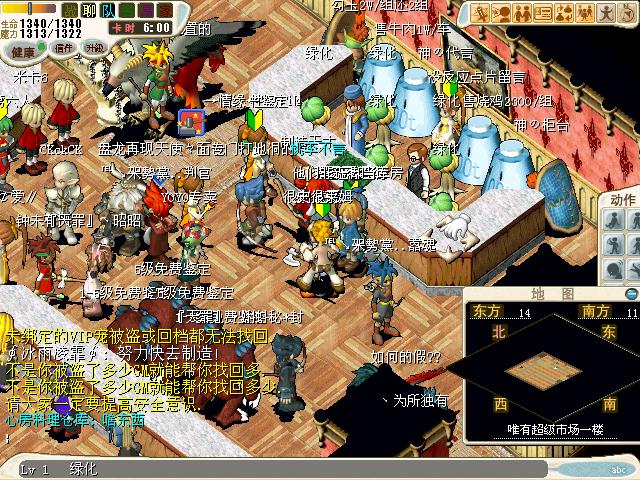This screenshot has height=480, width=640.
Task: Toggle the 战 battle mode button
Action: [x=70, y=11]
